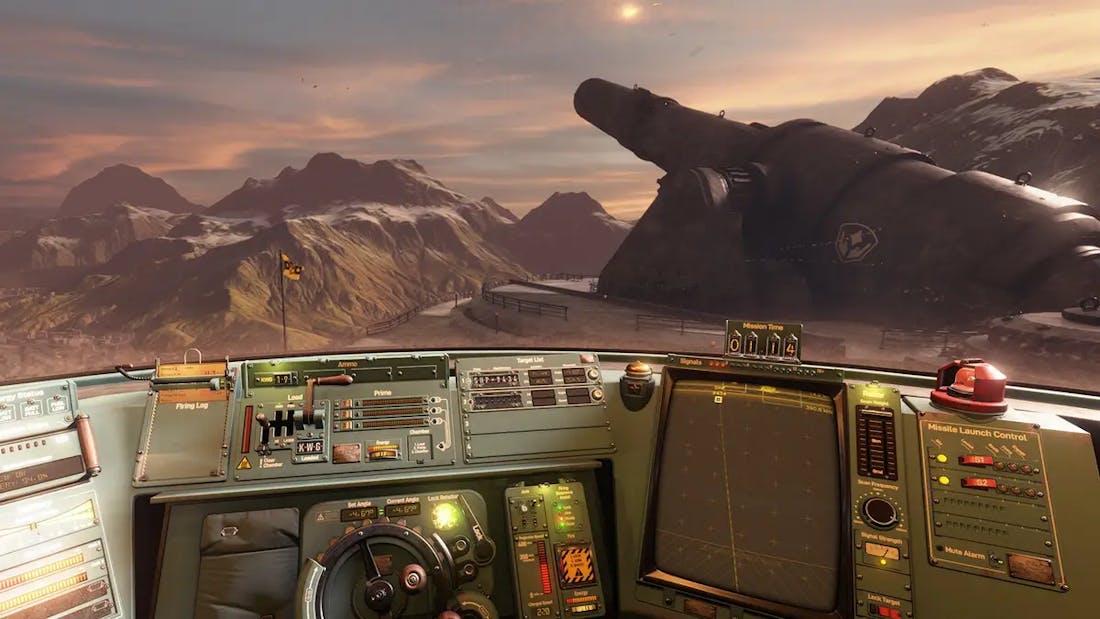Turn the Scan Frequency knob
Image resolution: width=1100 pixels, height=619 pixels.
880,512
